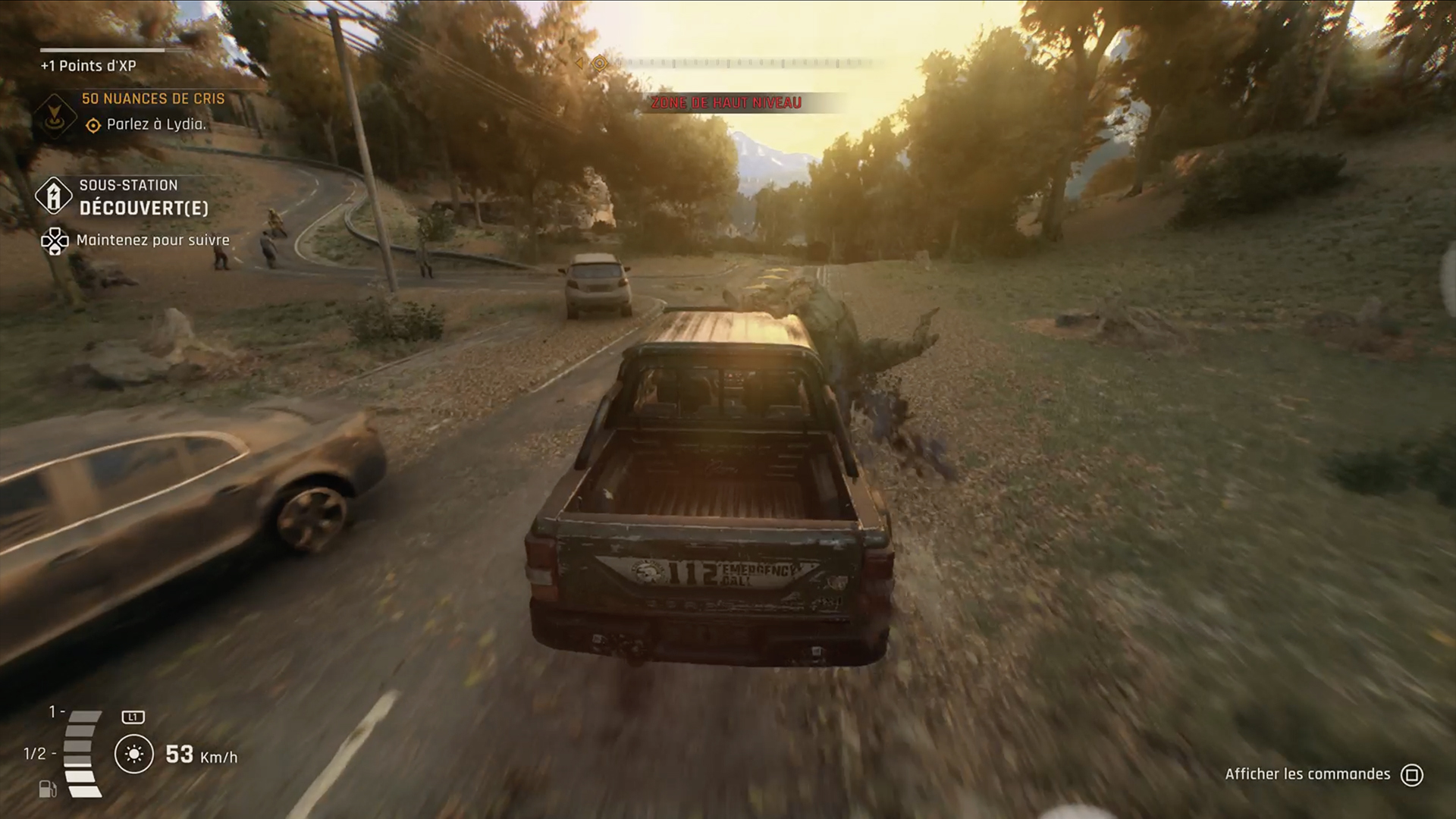The image size is (1456, 819).
Task: Click the fuel pump icon below the gauge
Action: pos(49,789)
